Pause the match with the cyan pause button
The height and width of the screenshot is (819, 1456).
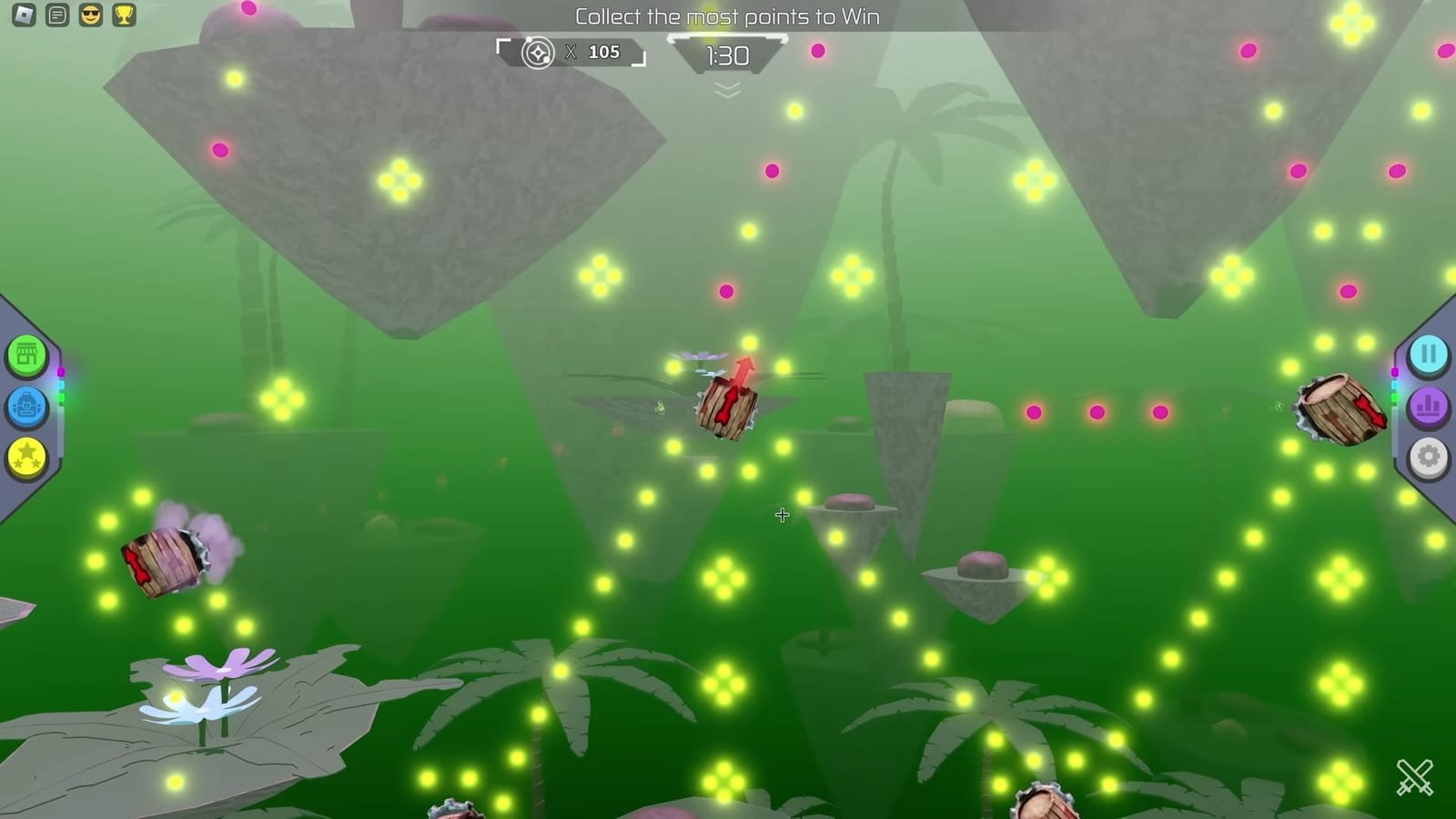pos(1429,356)
